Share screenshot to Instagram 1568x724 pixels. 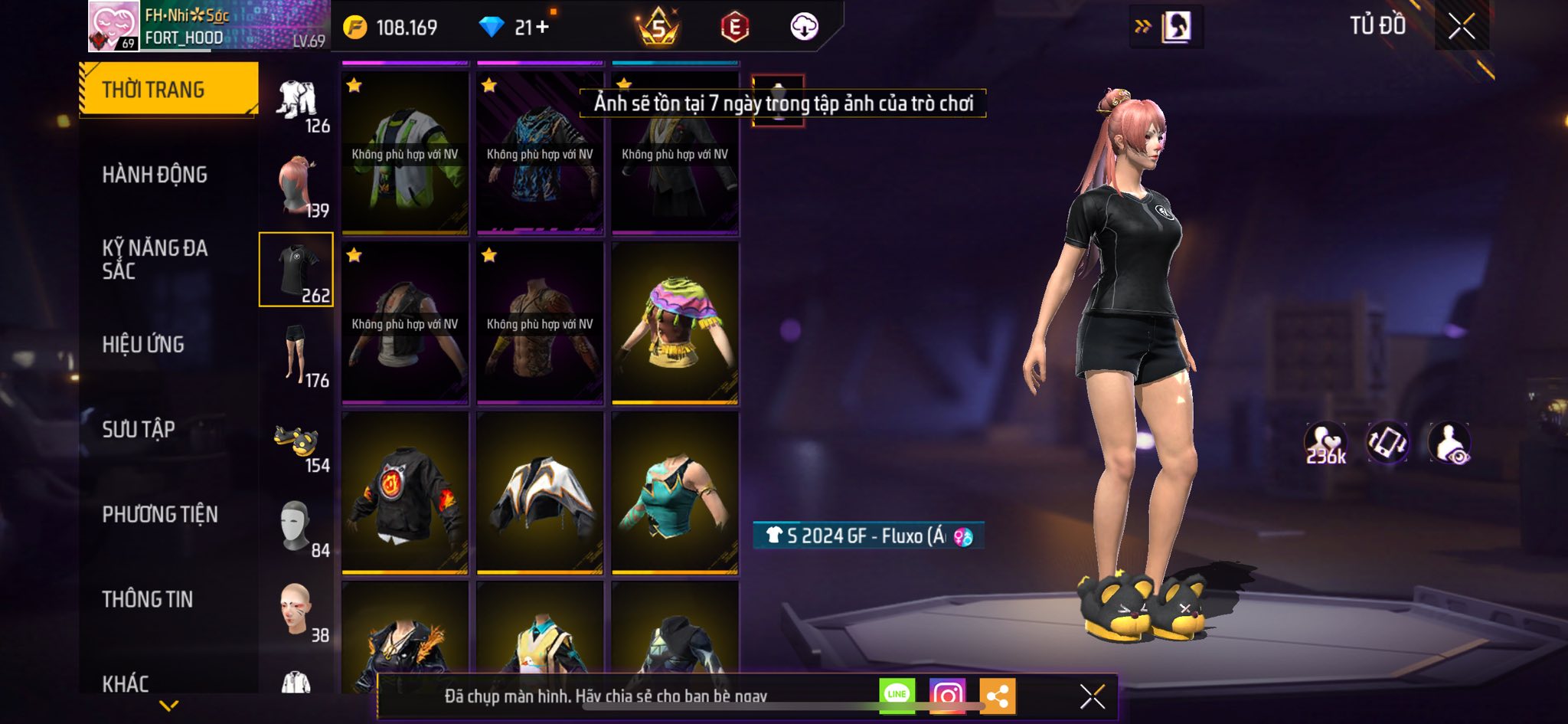pos(947,696)
